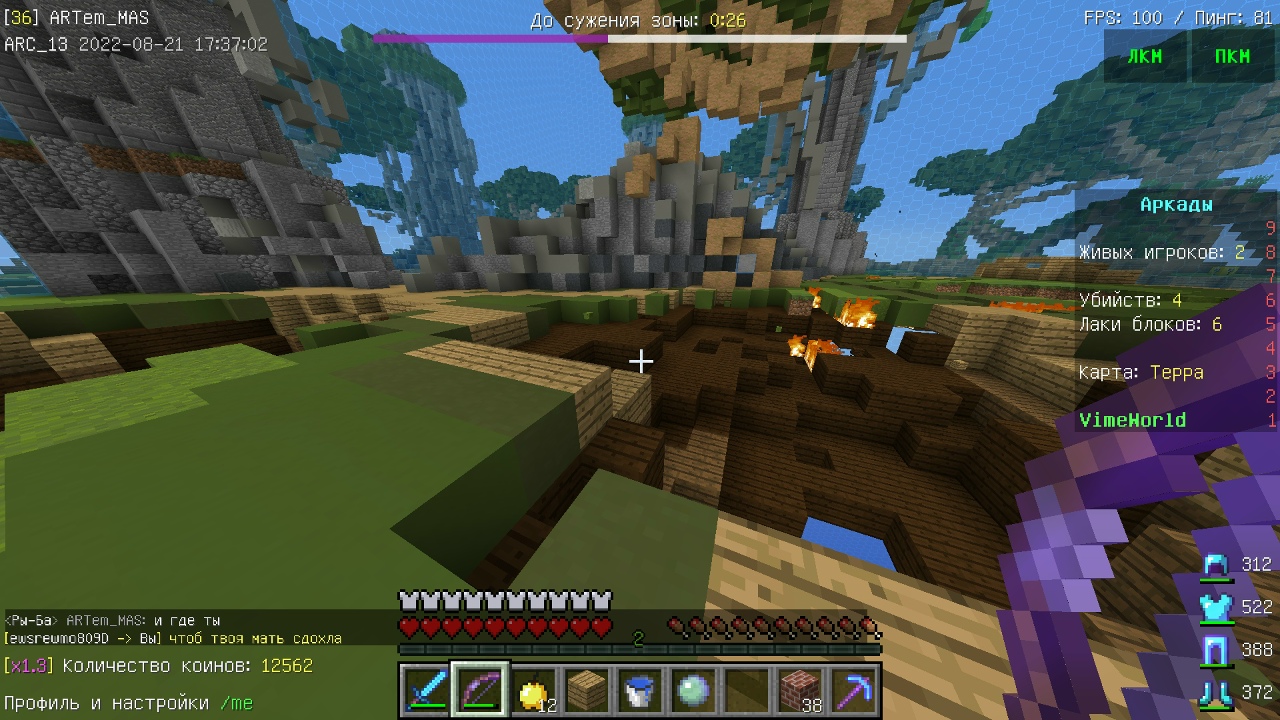Click the diamond chestplate durability icon
The height and width of the screenshot is (720, 1280).
(1216, 607)
